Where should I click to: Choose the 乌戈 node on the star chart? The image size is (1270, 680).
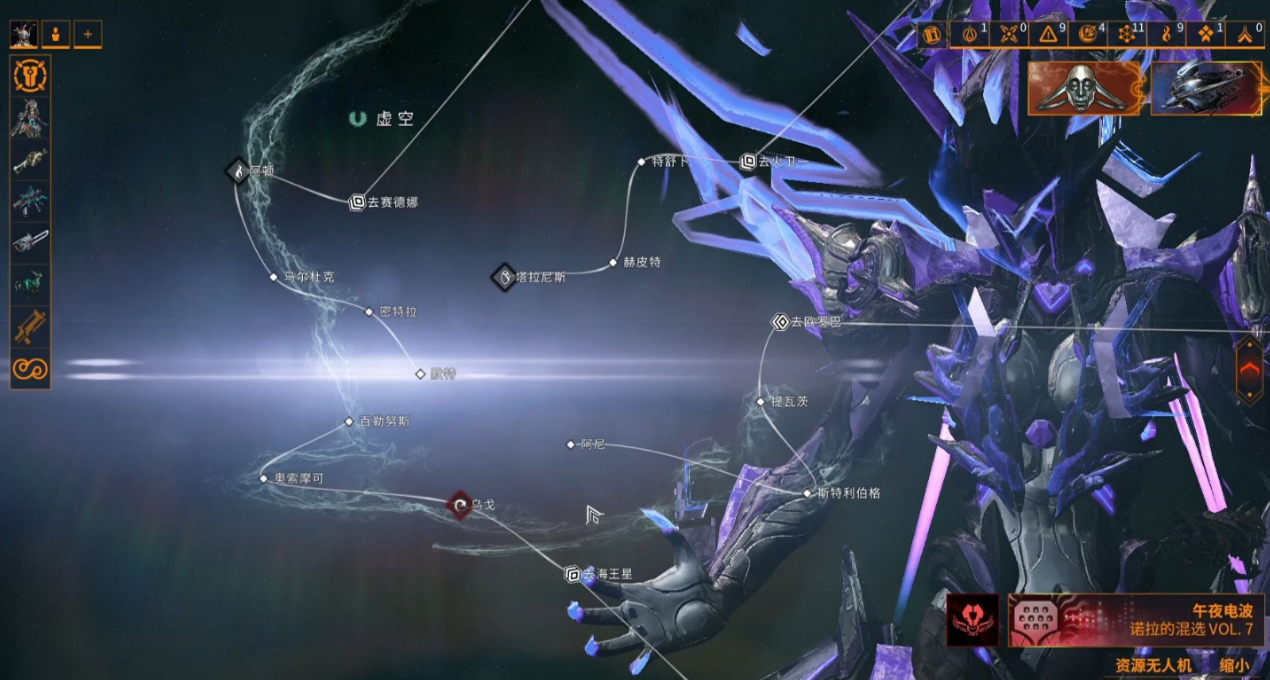(x=459, y=506)
